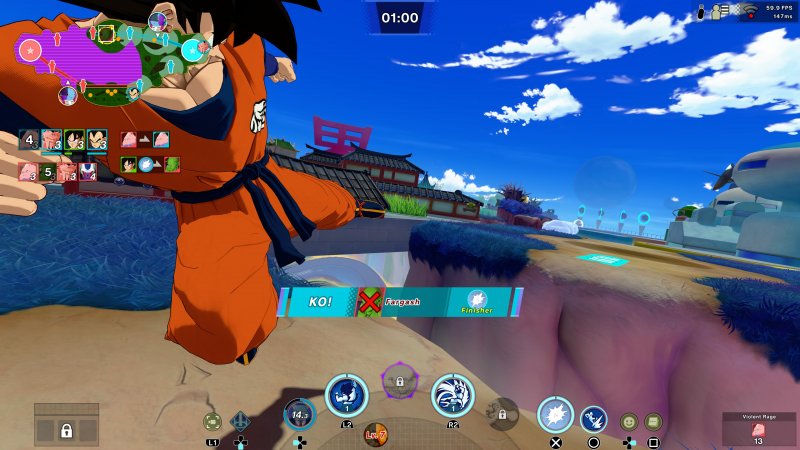Select Vegeta's portrait in the team roster
The width and height of the screenshot is (800, 450).
(x=97, y=140)
